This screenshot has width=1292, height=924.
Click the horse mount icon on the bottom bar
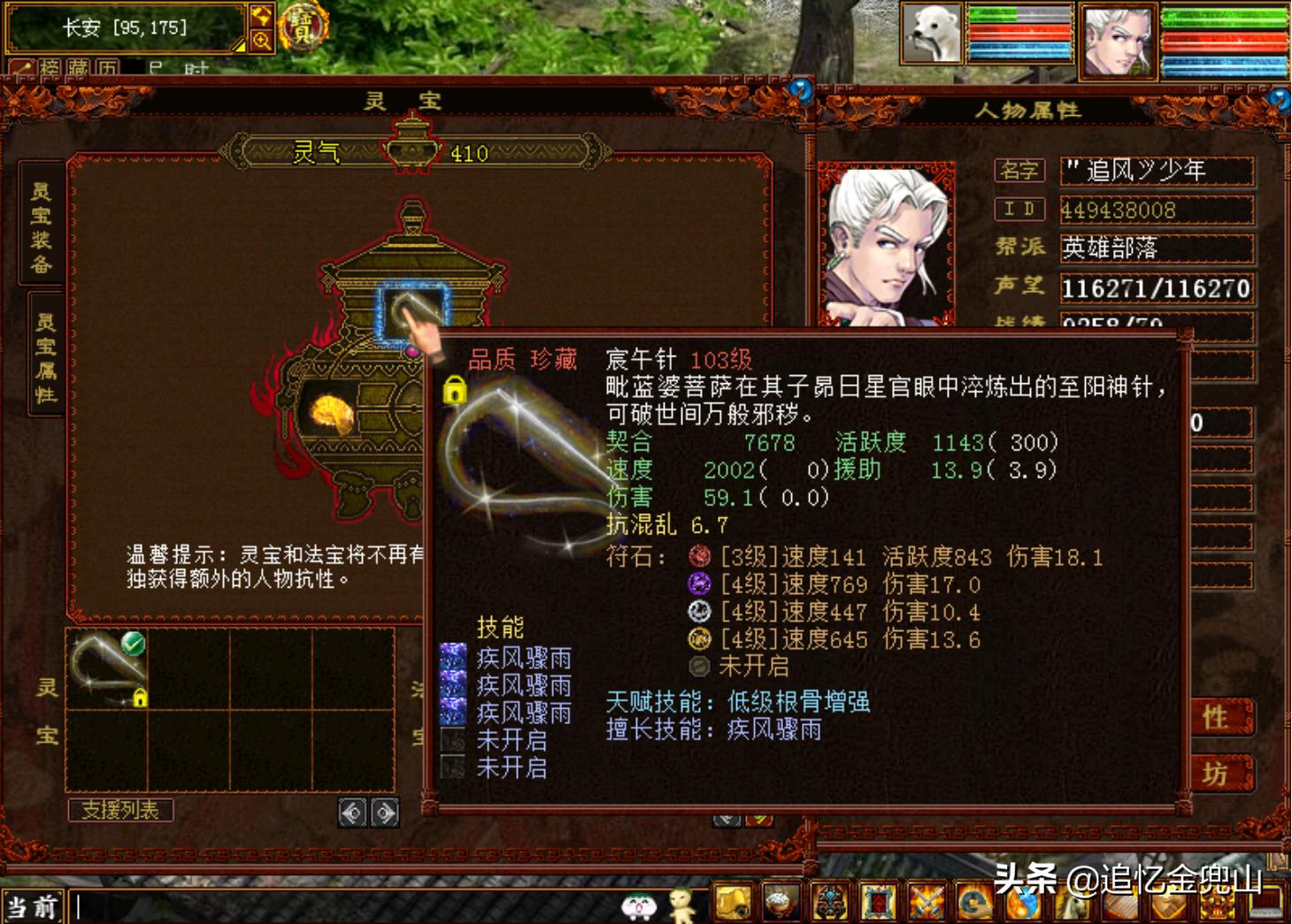click(1071, 903)
